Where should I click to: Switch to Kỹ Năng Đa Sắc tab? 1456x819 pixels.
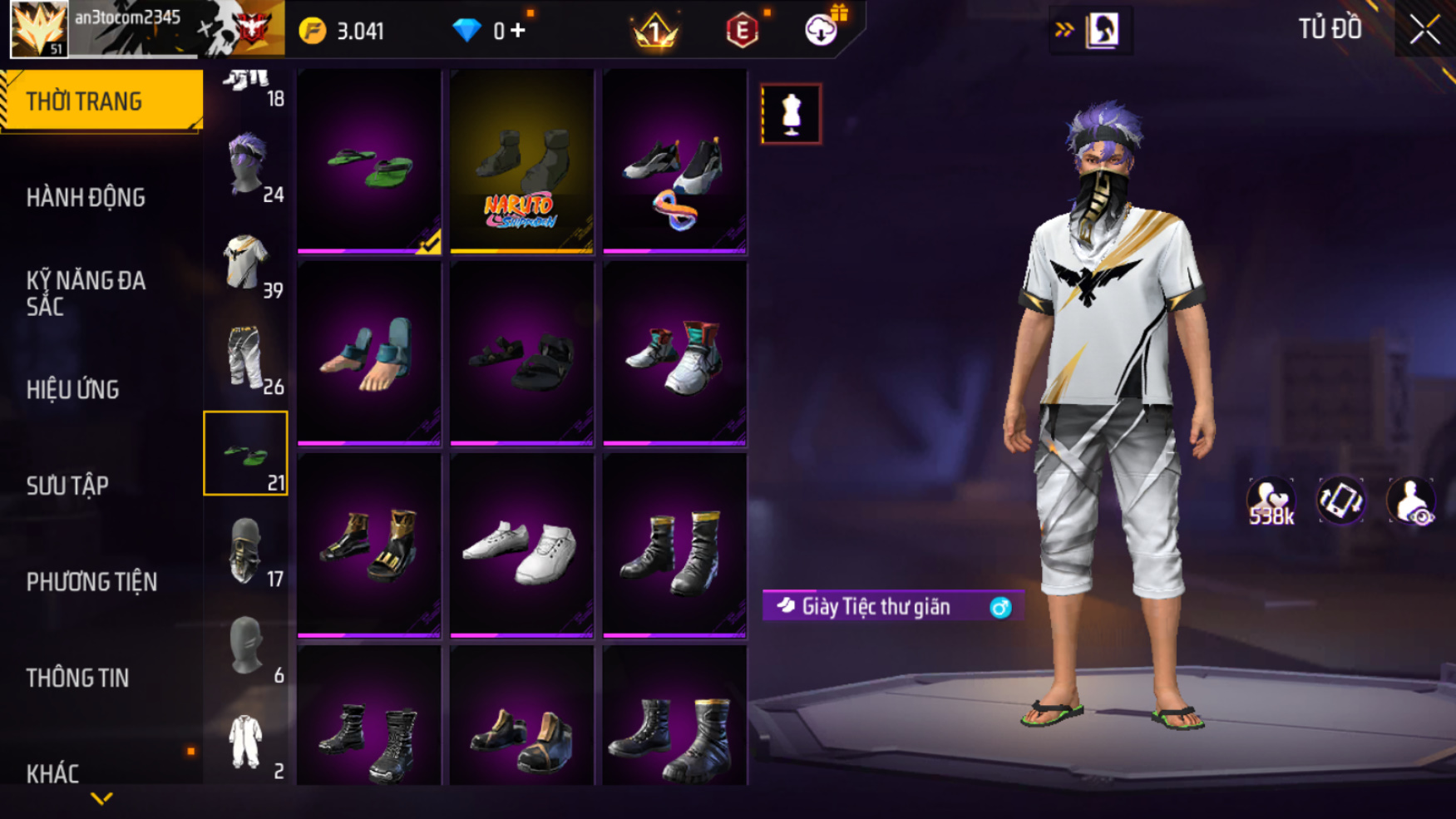click(x=86, y=294)
